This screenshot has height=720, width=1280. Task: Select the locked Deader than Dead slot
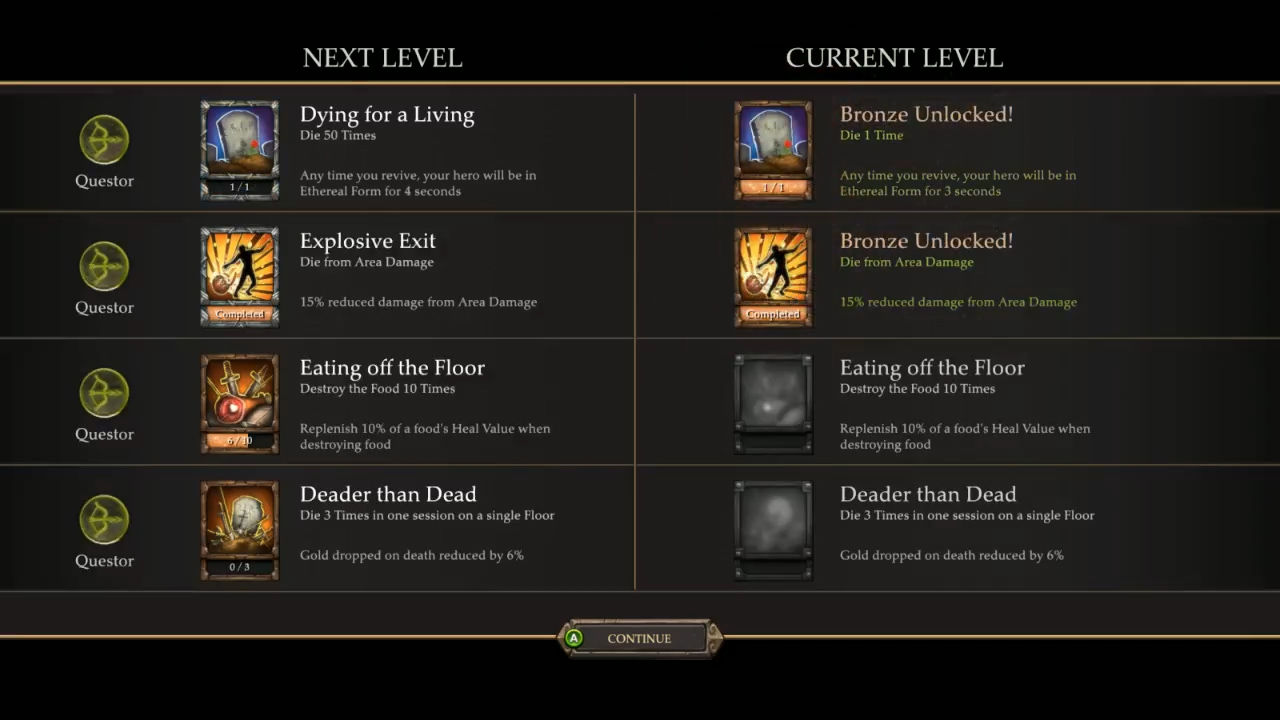[773, 530]
